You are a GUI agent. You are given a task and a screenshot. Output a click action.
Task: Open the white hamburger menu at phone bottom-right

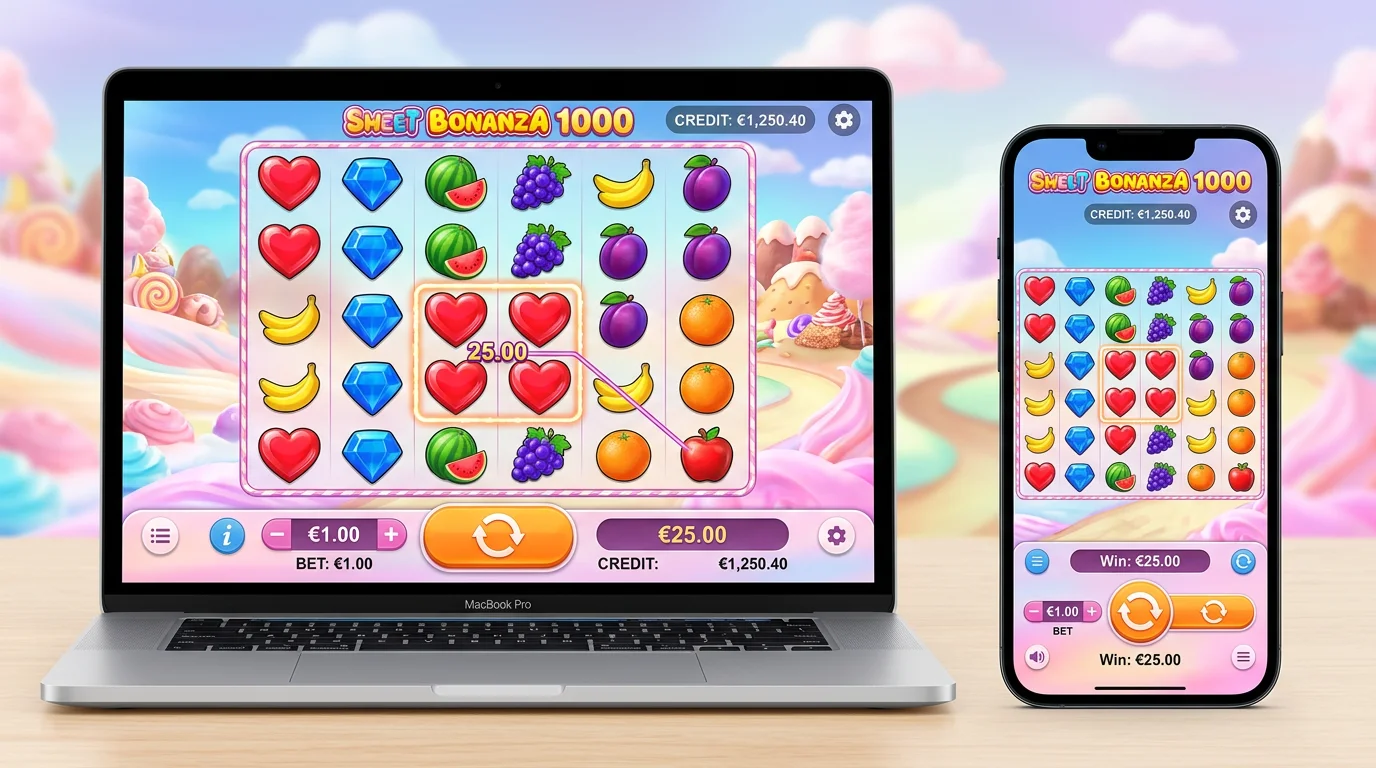click(1243, 658)
